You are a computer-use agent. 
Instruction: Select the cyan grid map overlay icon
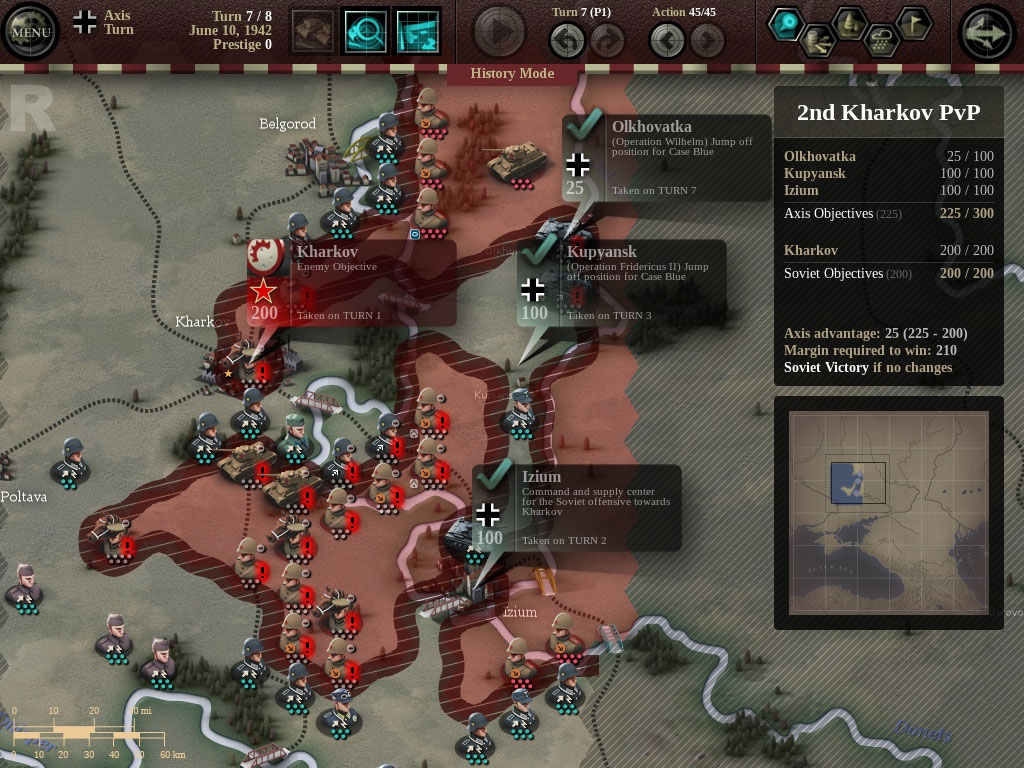(x=418, y=31)
